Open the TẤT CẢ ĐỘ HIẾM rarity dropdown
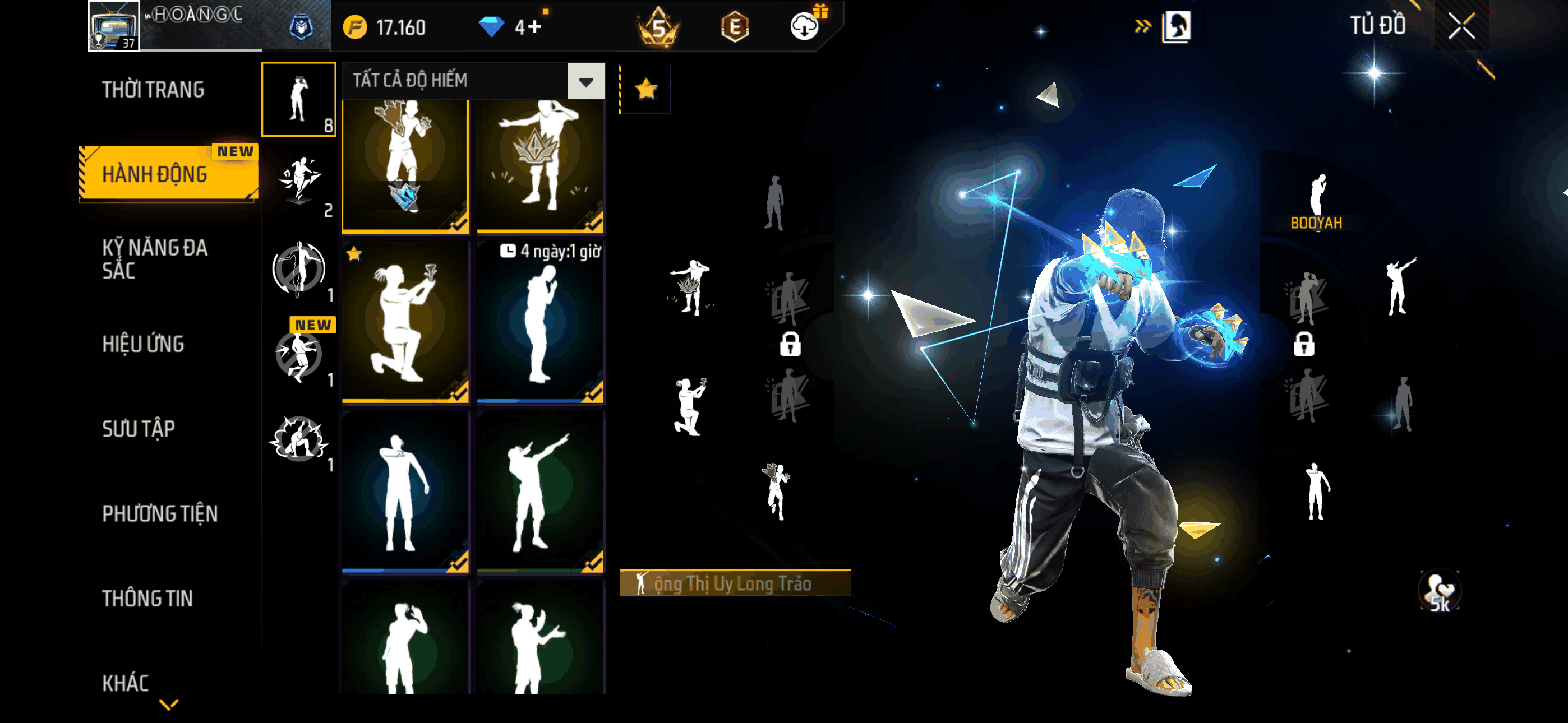 tap(585, 81)
